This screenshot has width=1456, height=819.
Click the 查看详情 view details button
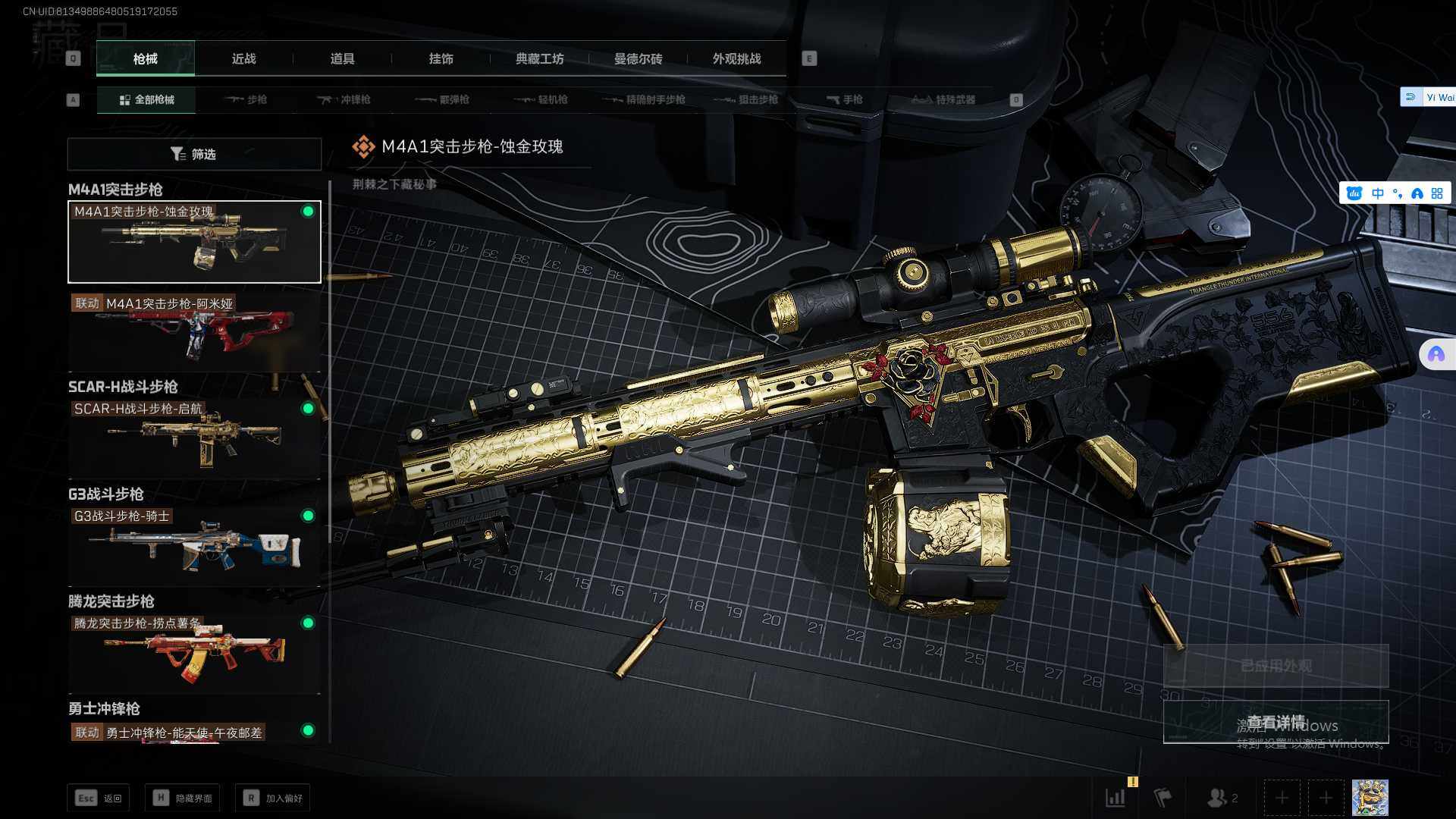(x=1276, y=722)
